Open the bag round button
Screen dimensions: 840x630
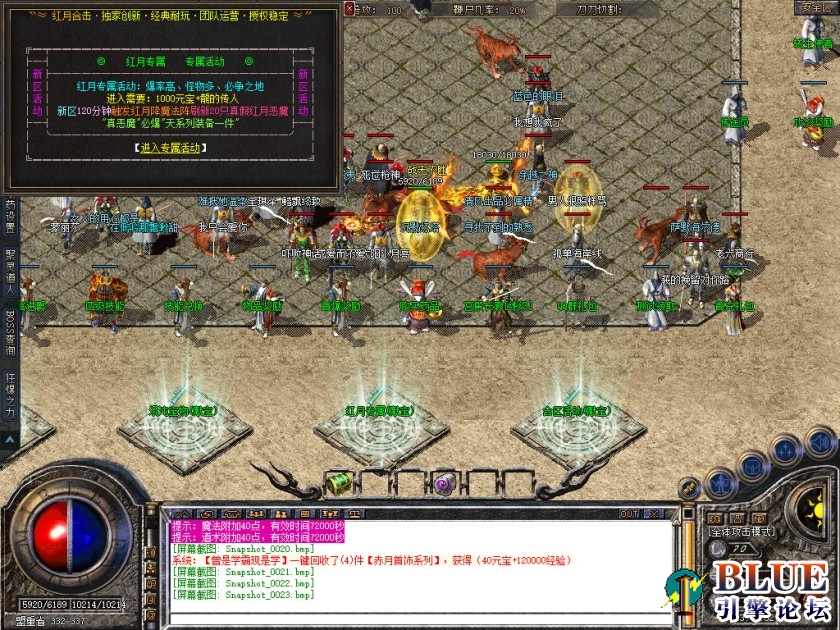(x=753, y=465)
